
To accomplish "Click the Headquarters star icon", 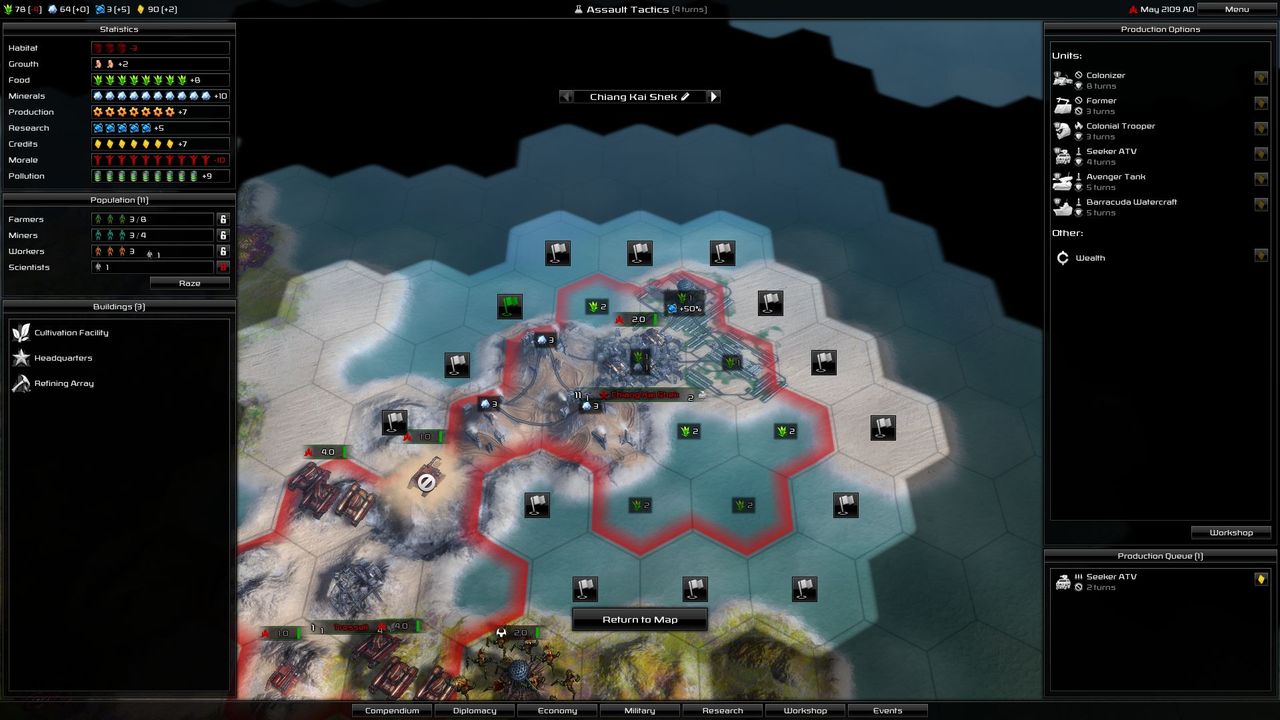I will (x=21, y=357).
